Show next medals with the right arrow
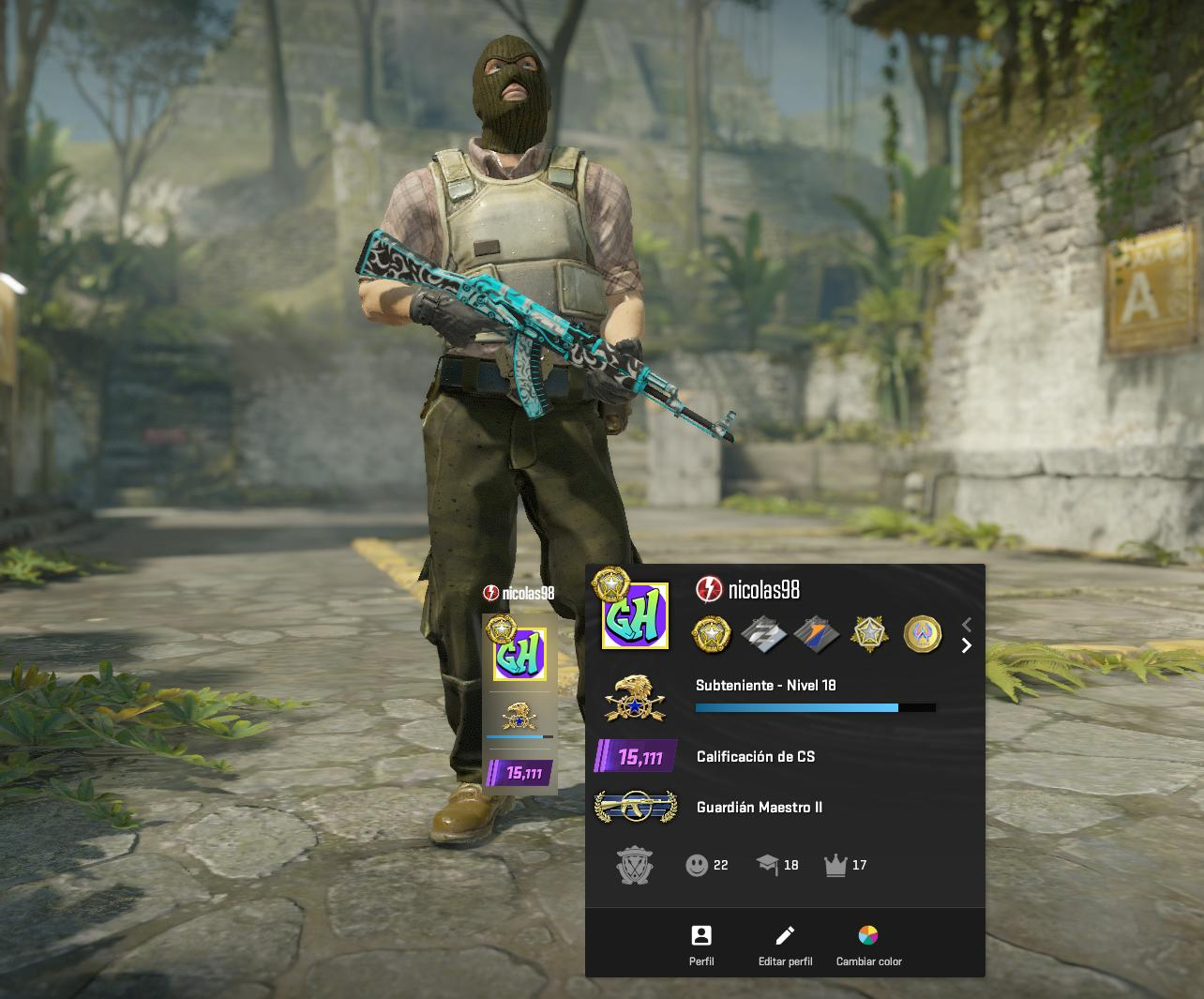1204x999 pixels. coord(967,645)
